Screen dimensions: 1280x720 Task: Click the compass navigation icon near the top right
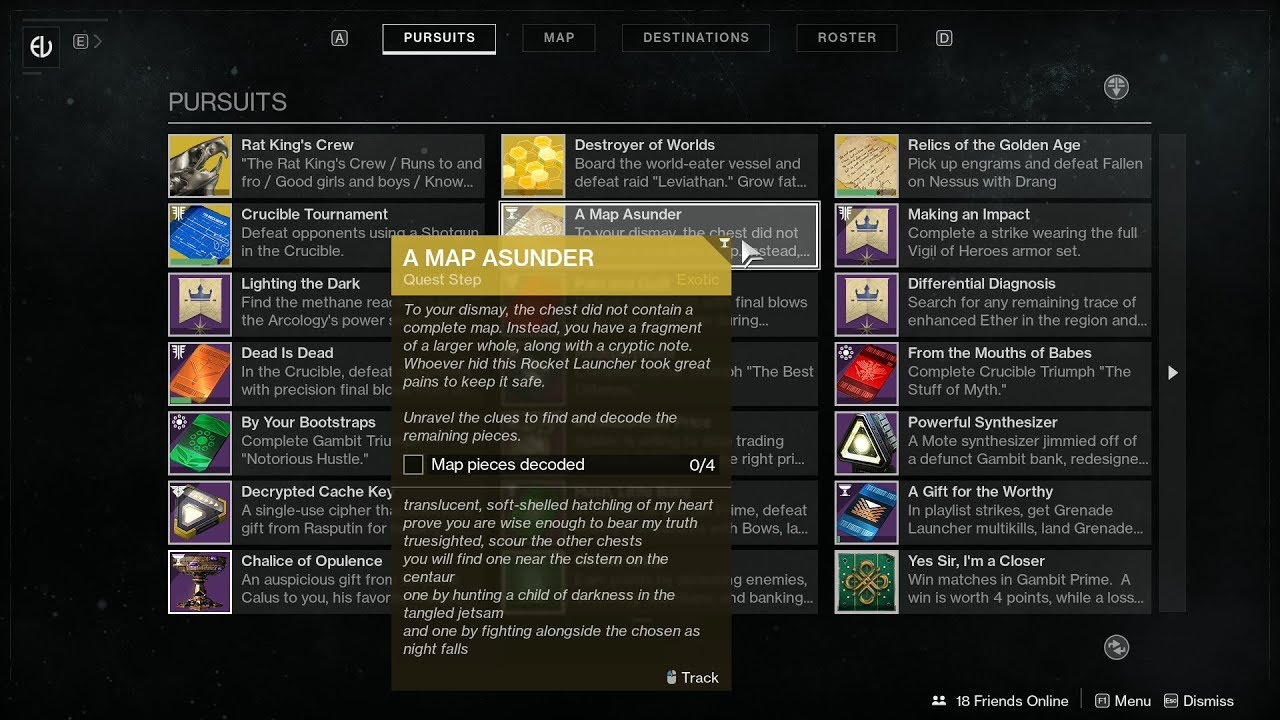click(x=1116, y=87)
